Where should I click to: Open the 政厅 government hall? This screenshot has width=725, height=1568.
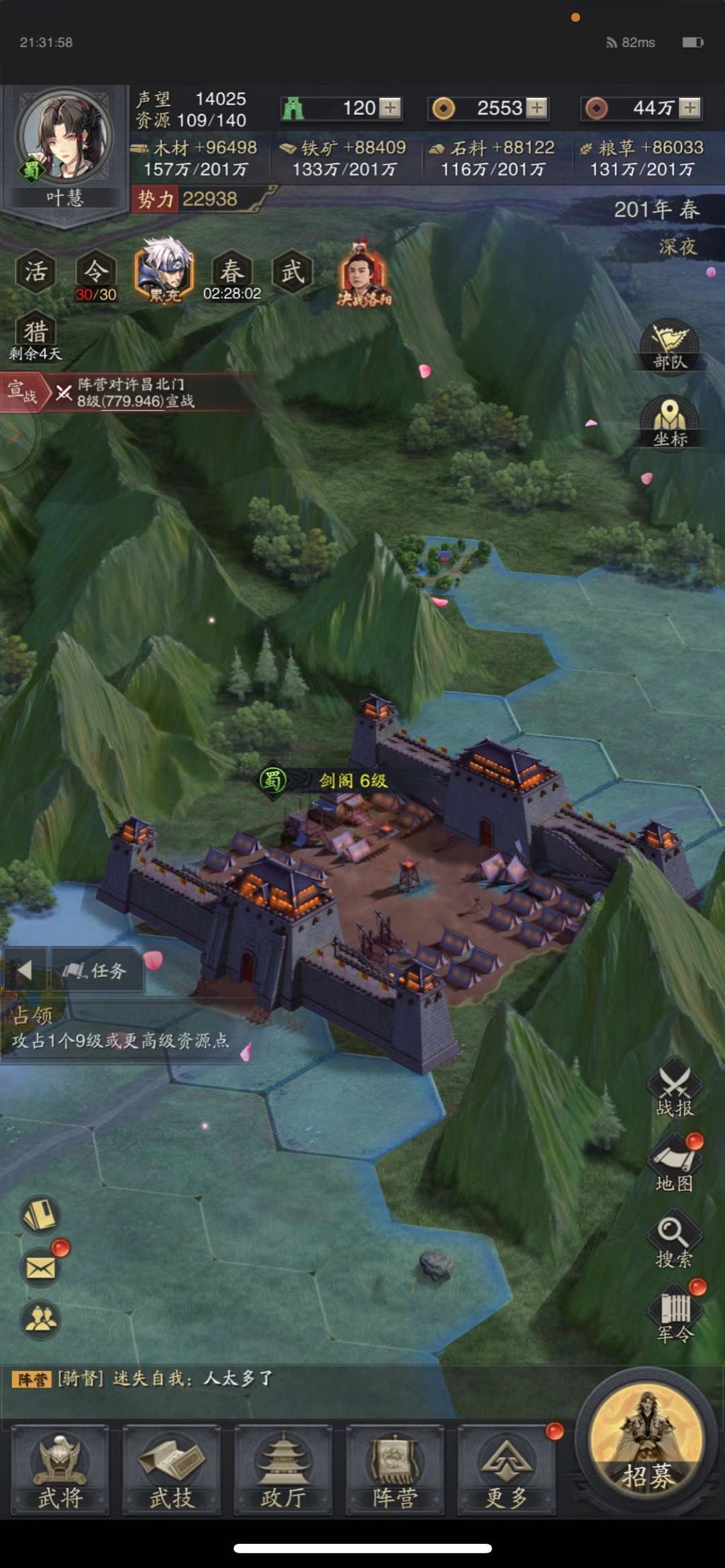click(x=283, y=1469)
